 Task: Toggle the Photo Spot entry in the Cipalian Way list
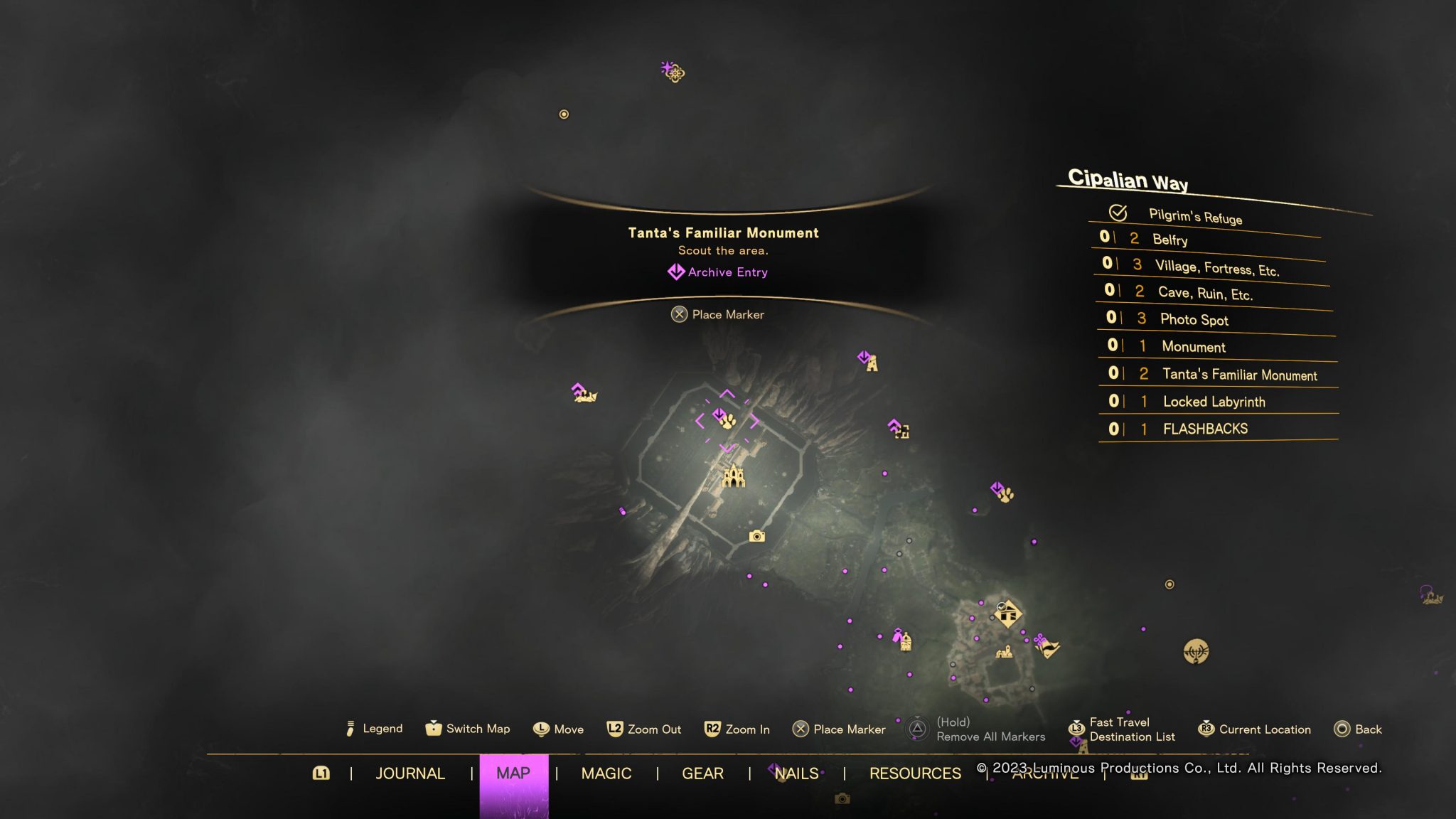(x=1194, y=319)
